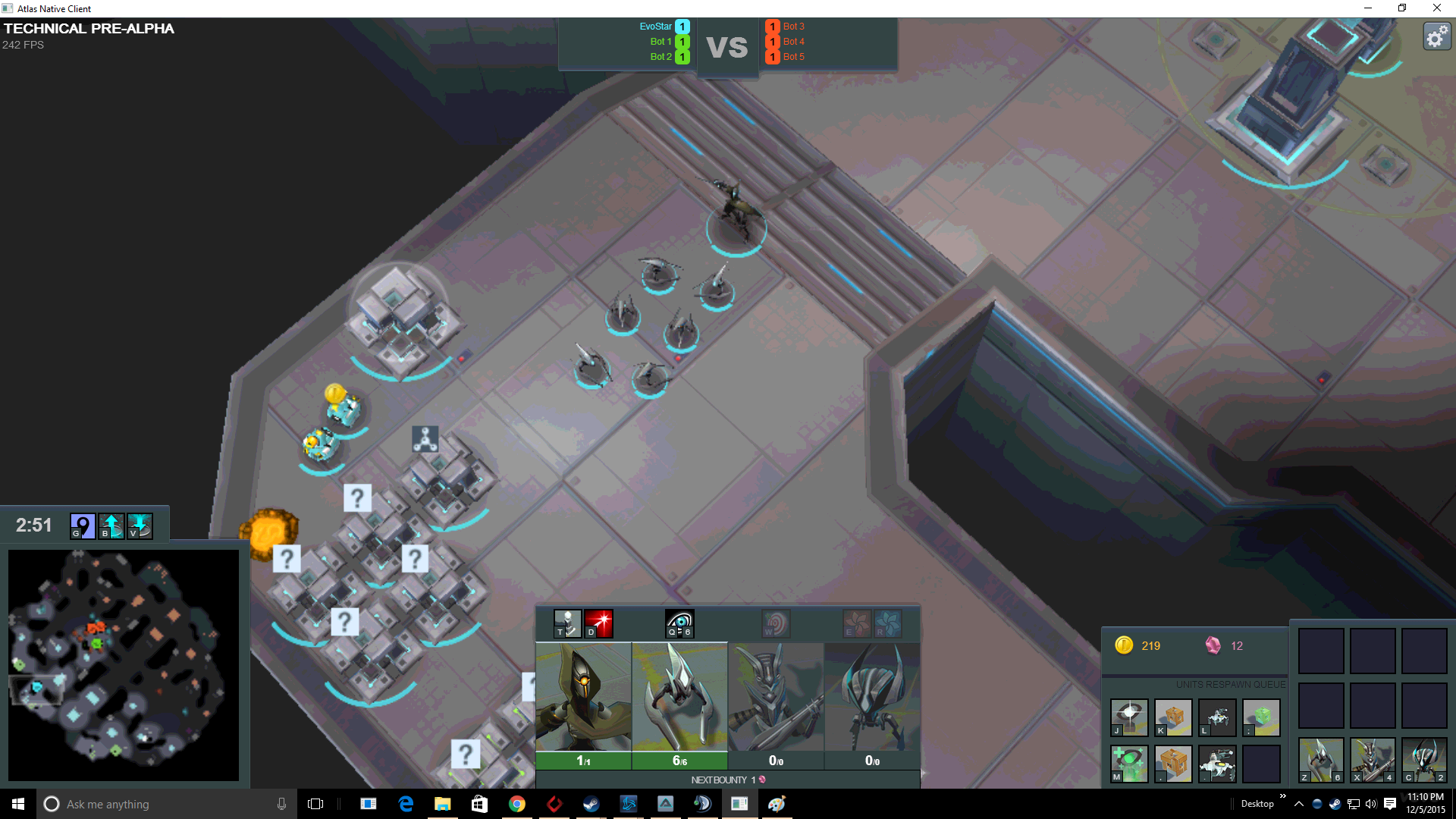1456x819 pixels.
Task: Click the teal pinwheel ability marked R
Action: (x=887, y=623)
